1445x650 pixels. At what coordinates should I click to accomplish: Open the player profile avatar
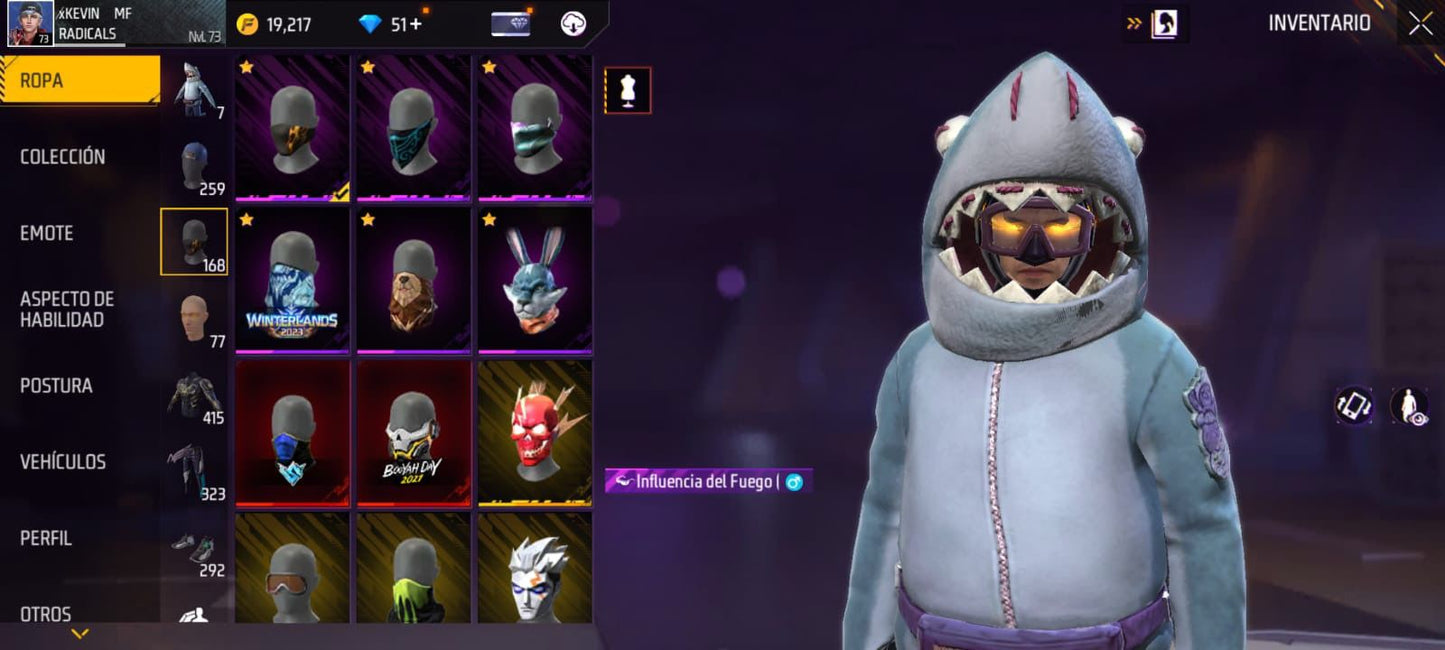[x=30, y=24]
